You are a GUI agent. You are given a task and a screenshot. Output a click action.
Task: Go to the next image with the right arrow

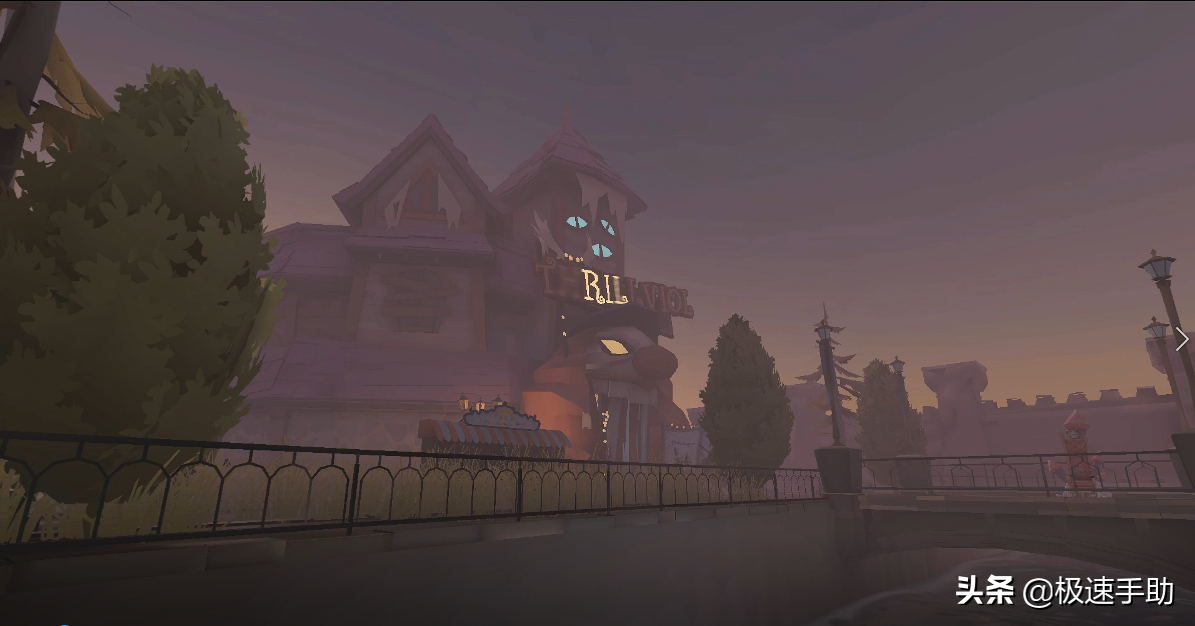click(1182, 340)
